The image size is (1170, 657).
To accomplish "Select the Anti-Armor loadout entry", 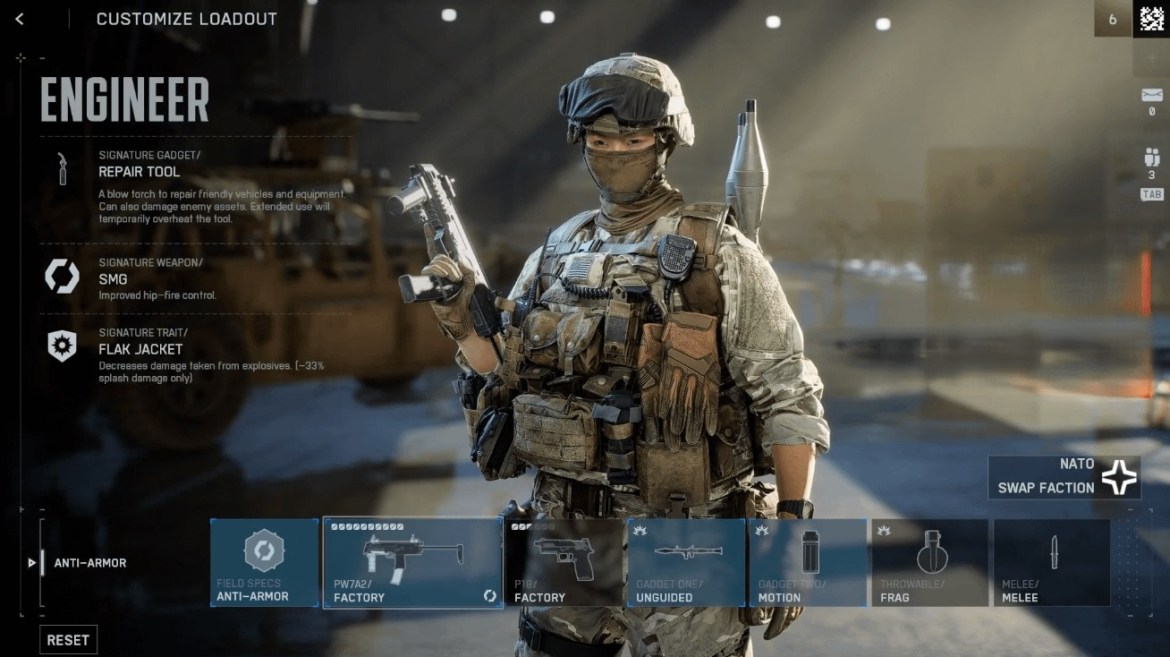I will coord(90,563).
